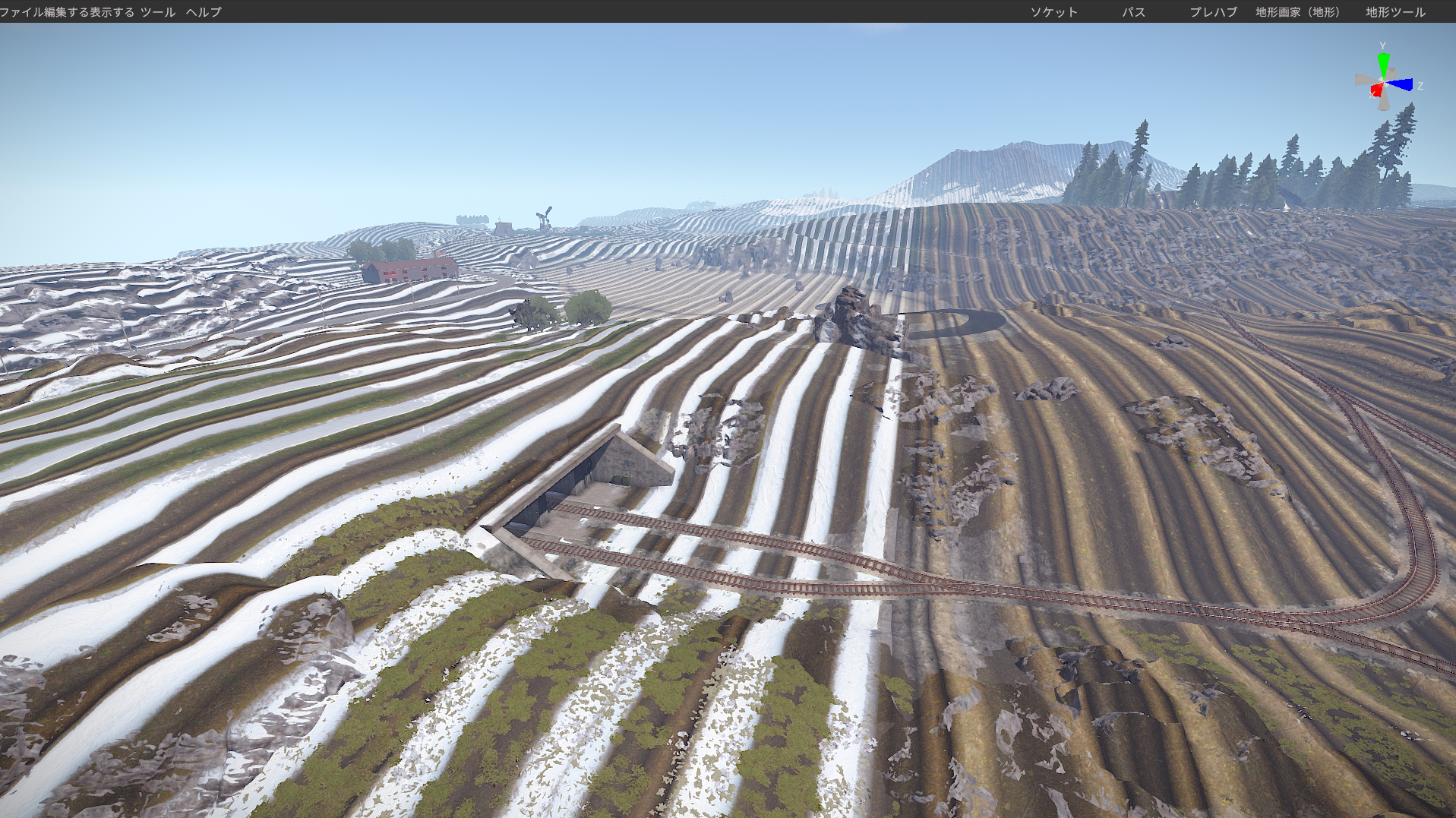Open the ヘルプ menu
Viewport: 1456px width, 818px height.
[x=204, y=12]
